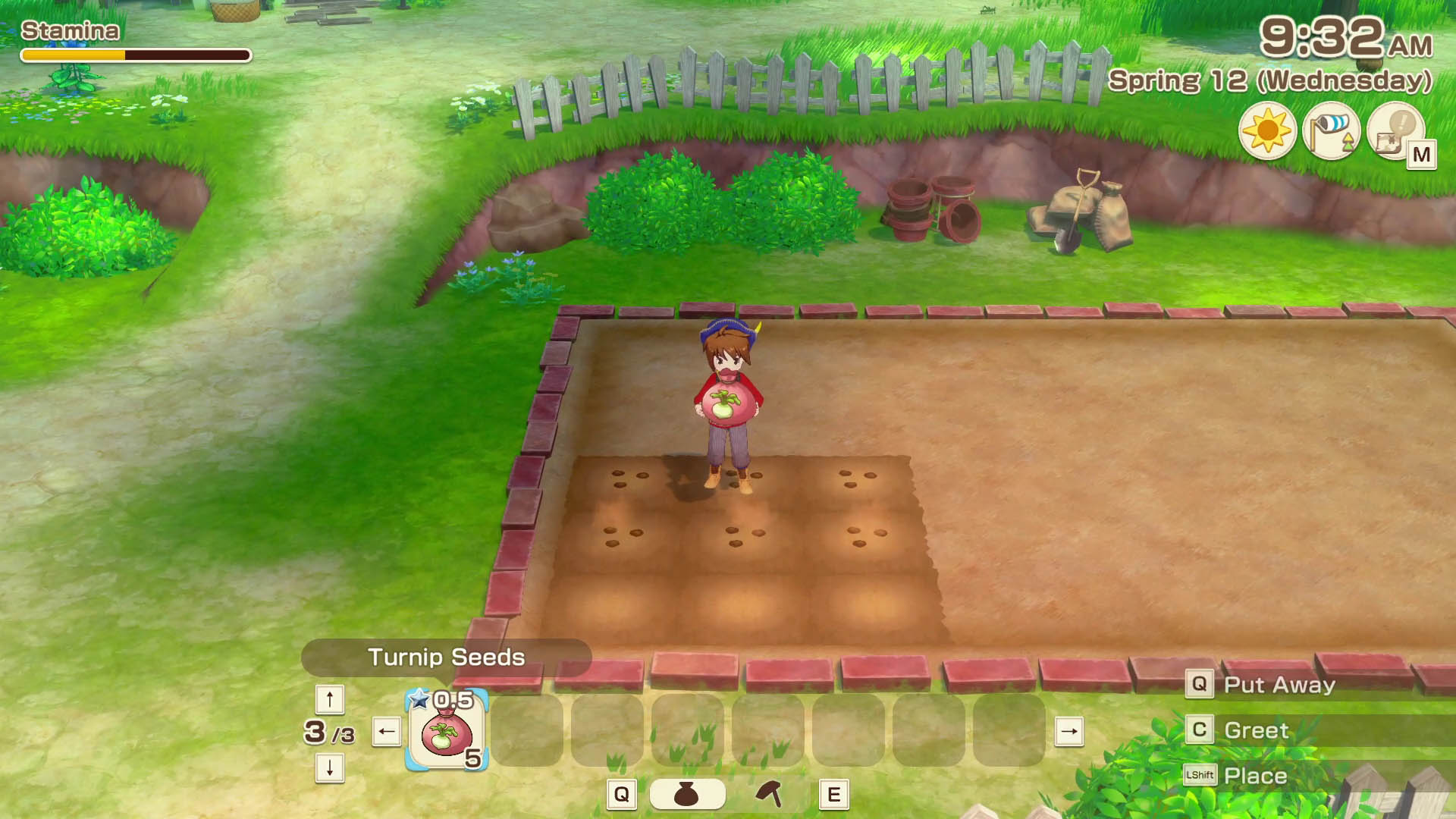Check the sunny weather icon
The width and height of the screenshot is (1456, 819).
tap(1267, 131)
